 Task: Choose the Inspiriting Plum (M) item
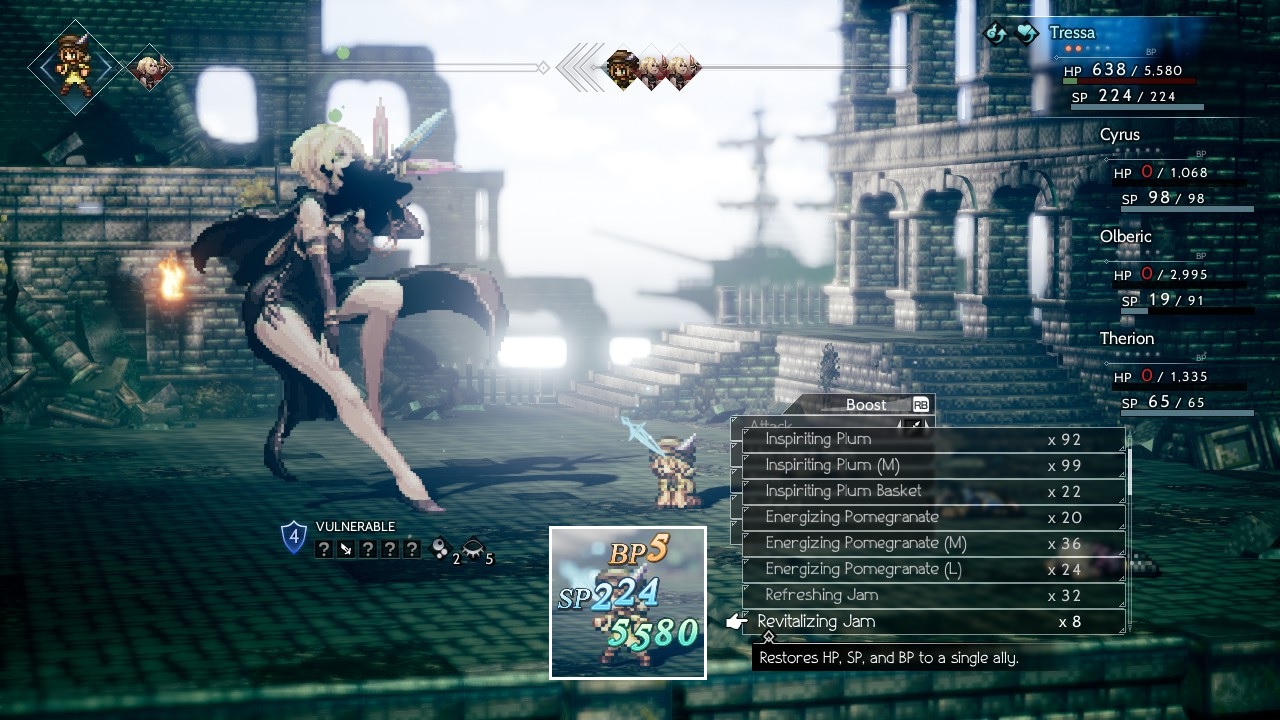tap(932, 465)
